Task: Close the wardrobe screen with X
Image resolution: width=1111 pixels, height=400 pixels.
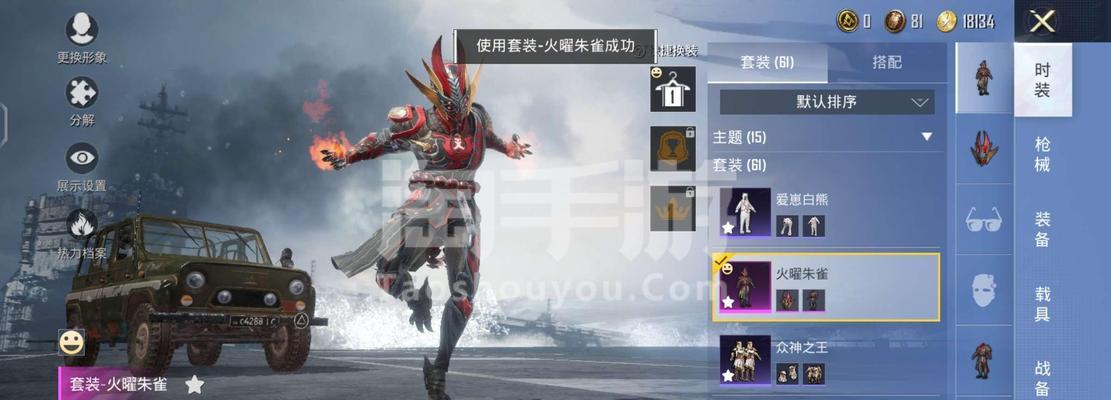Action: coord(1043,21)
